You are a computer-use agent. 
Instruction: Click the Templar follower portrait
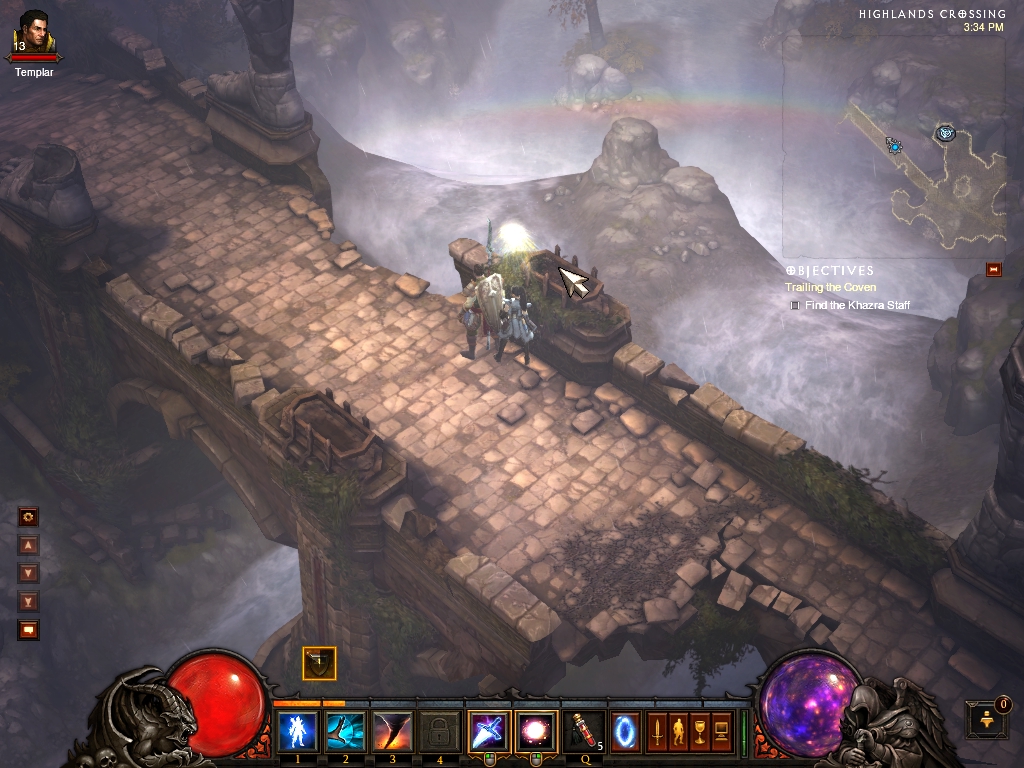tap(33, 32)
